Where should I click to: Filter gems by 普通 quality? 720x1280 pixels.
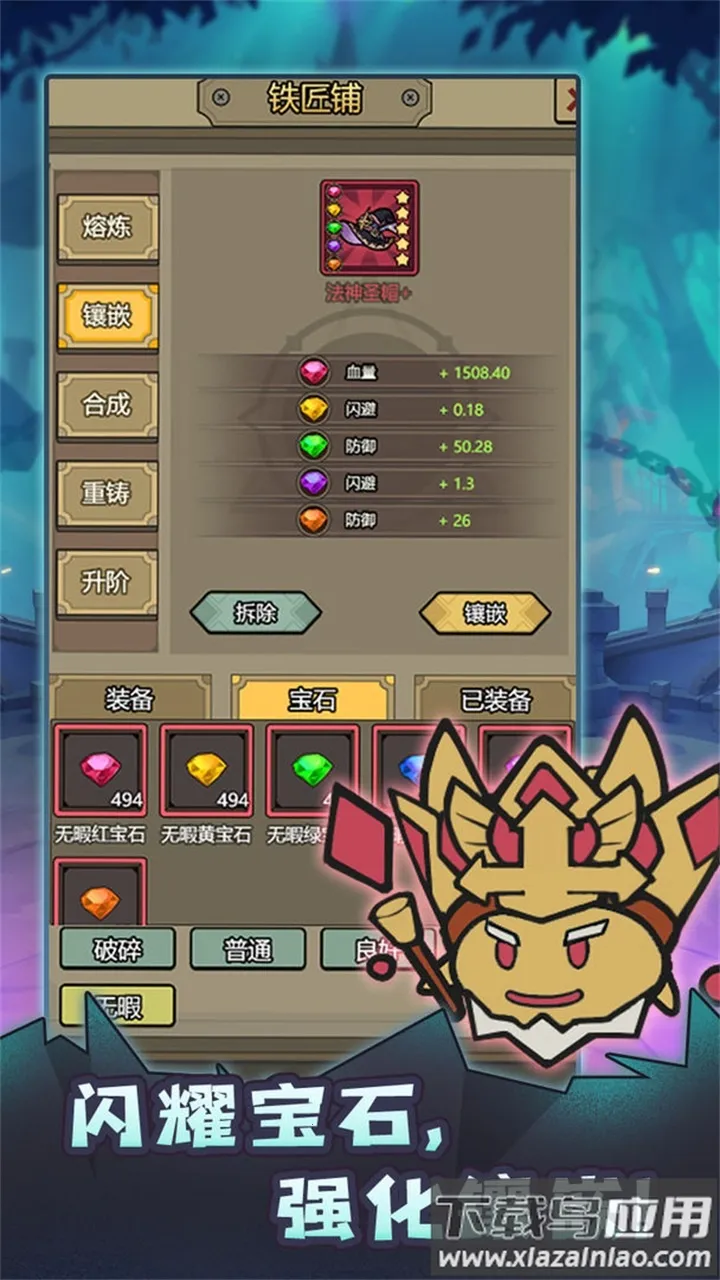[x=247, y=948]
